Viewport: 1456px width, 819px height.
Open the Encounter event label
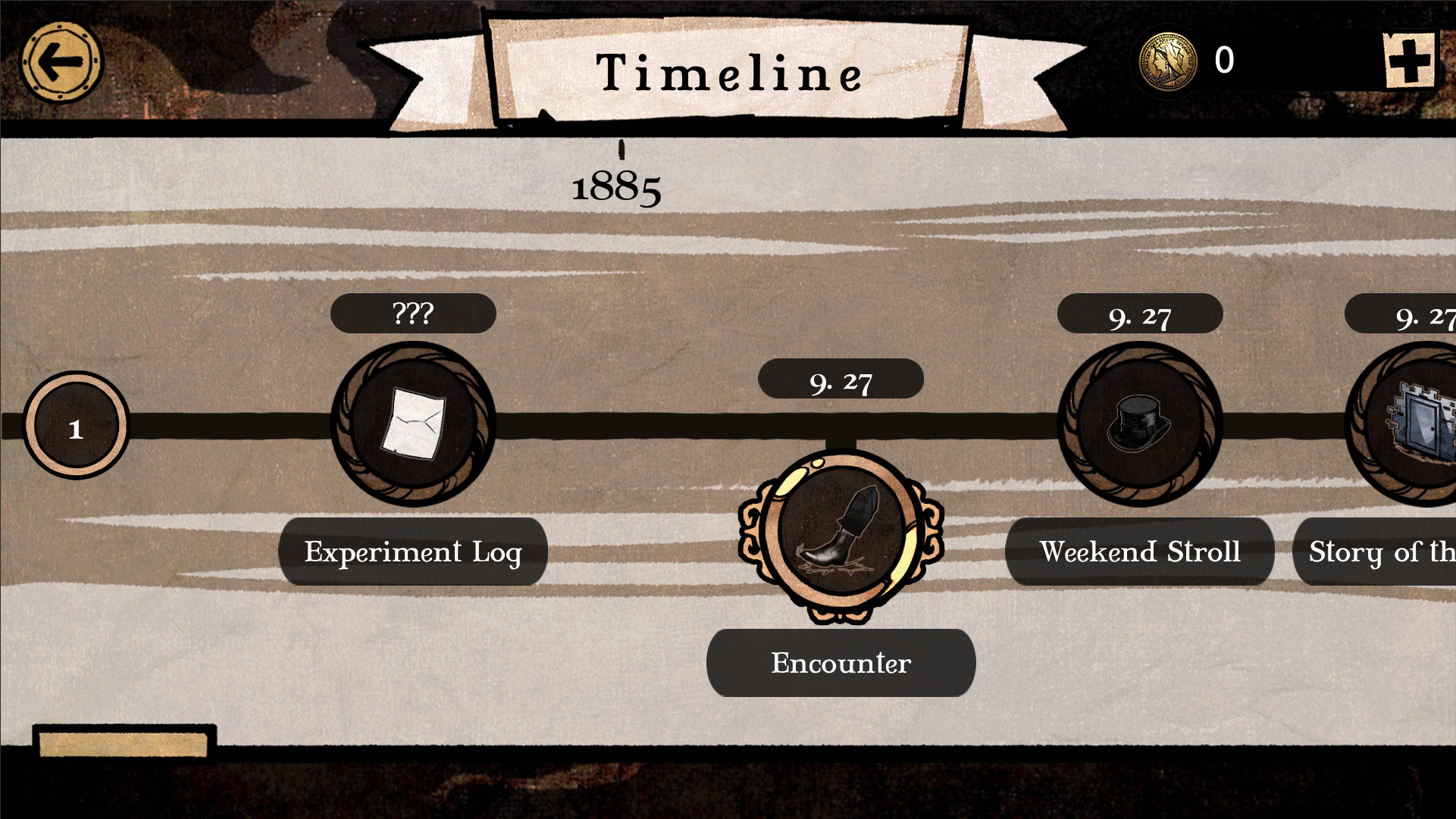click(840, 663)
